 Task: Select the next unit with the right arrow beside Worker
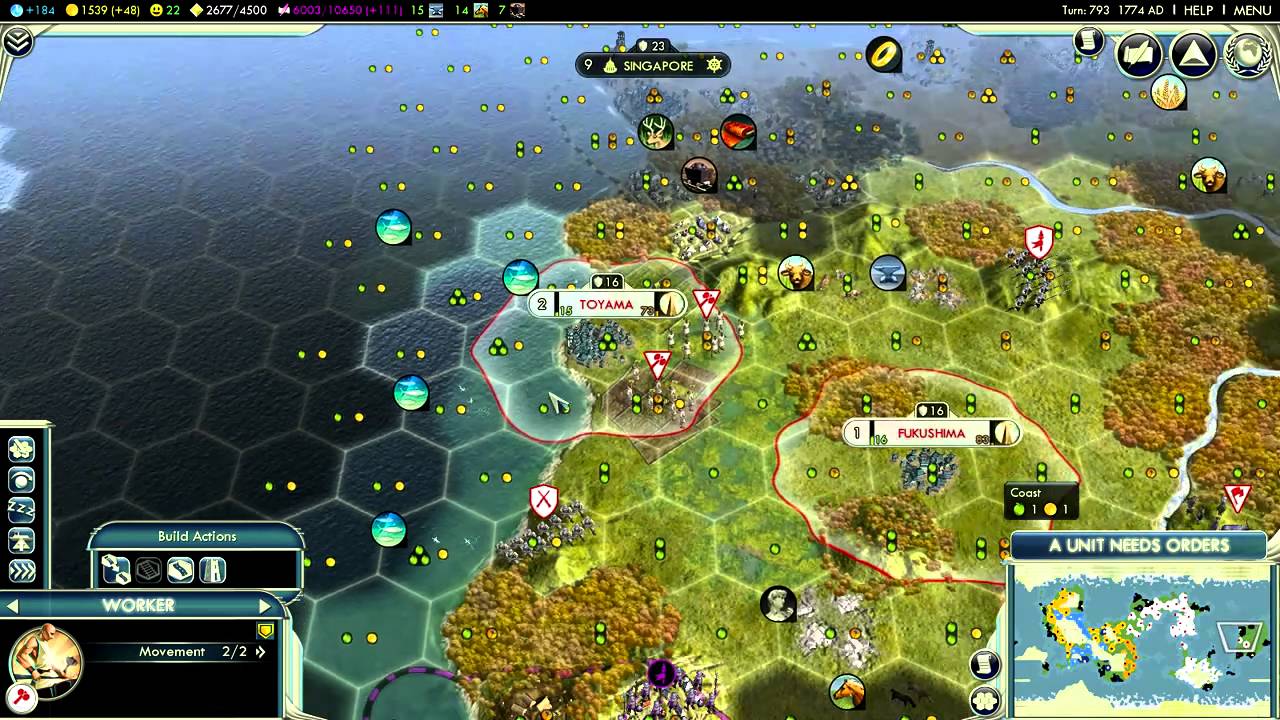pos(265,605)
